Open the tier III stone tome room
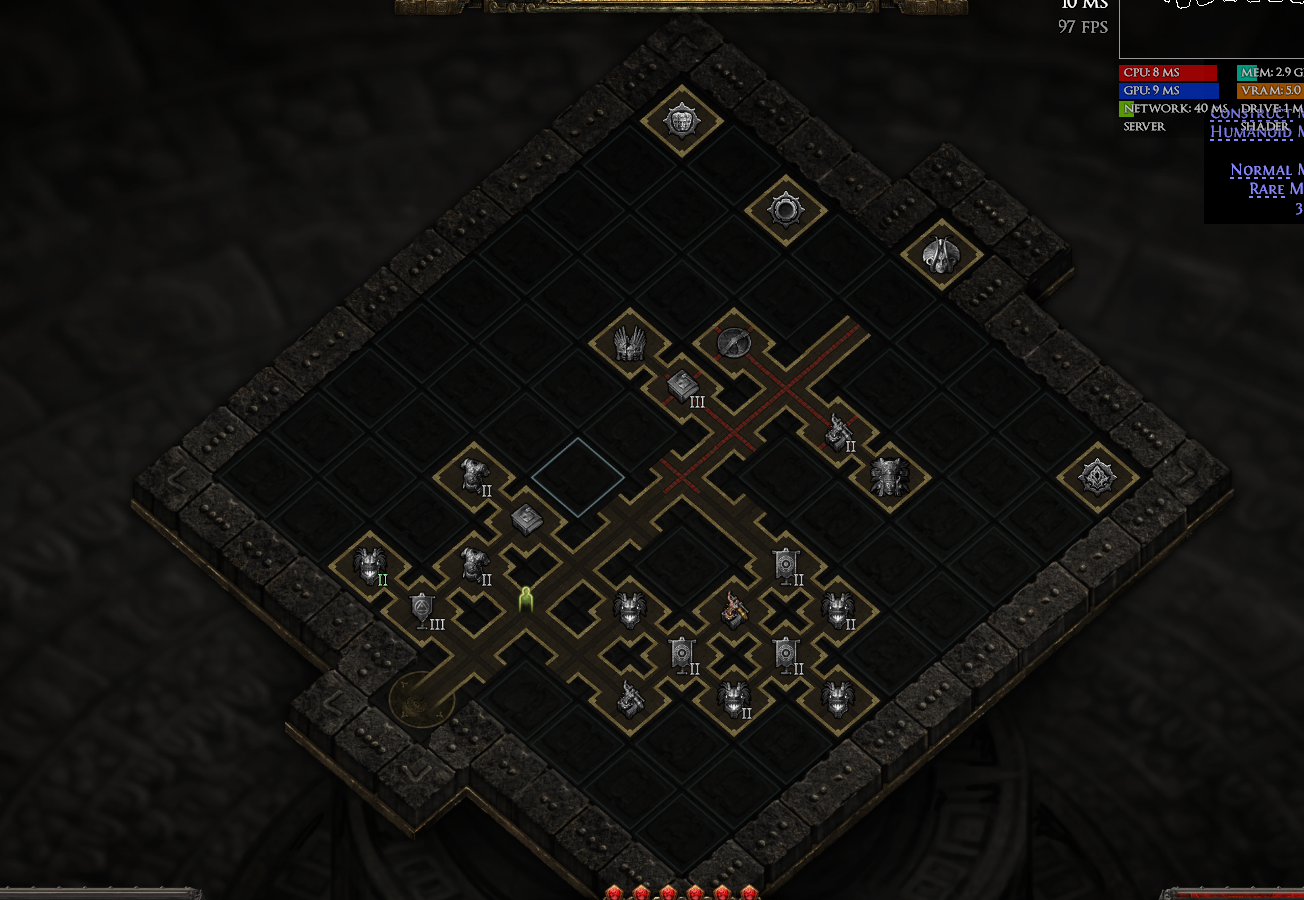 [x=683, y=386]
